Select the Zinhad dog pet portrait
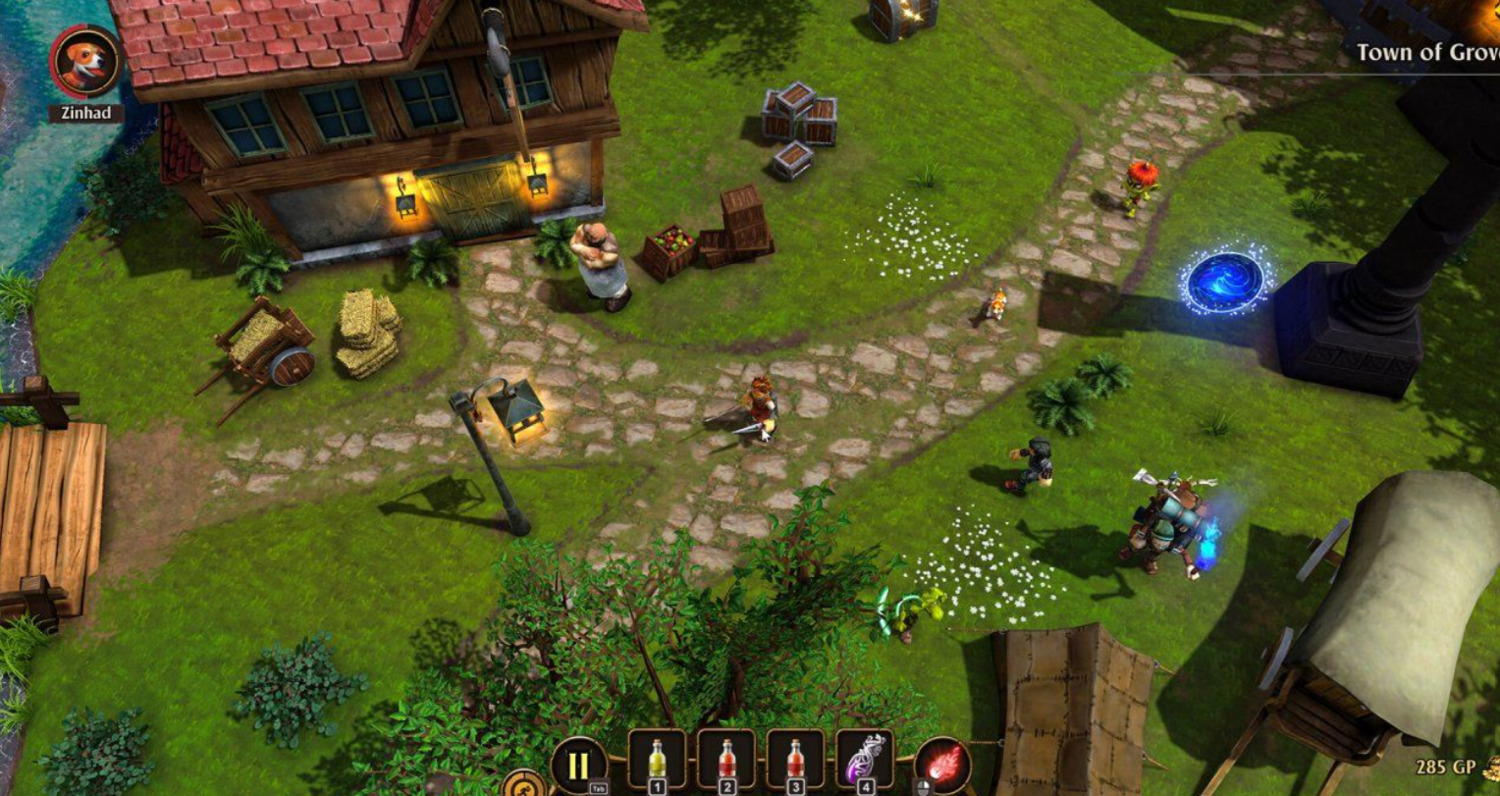The image size is (1500, 796). click(86, 61)
